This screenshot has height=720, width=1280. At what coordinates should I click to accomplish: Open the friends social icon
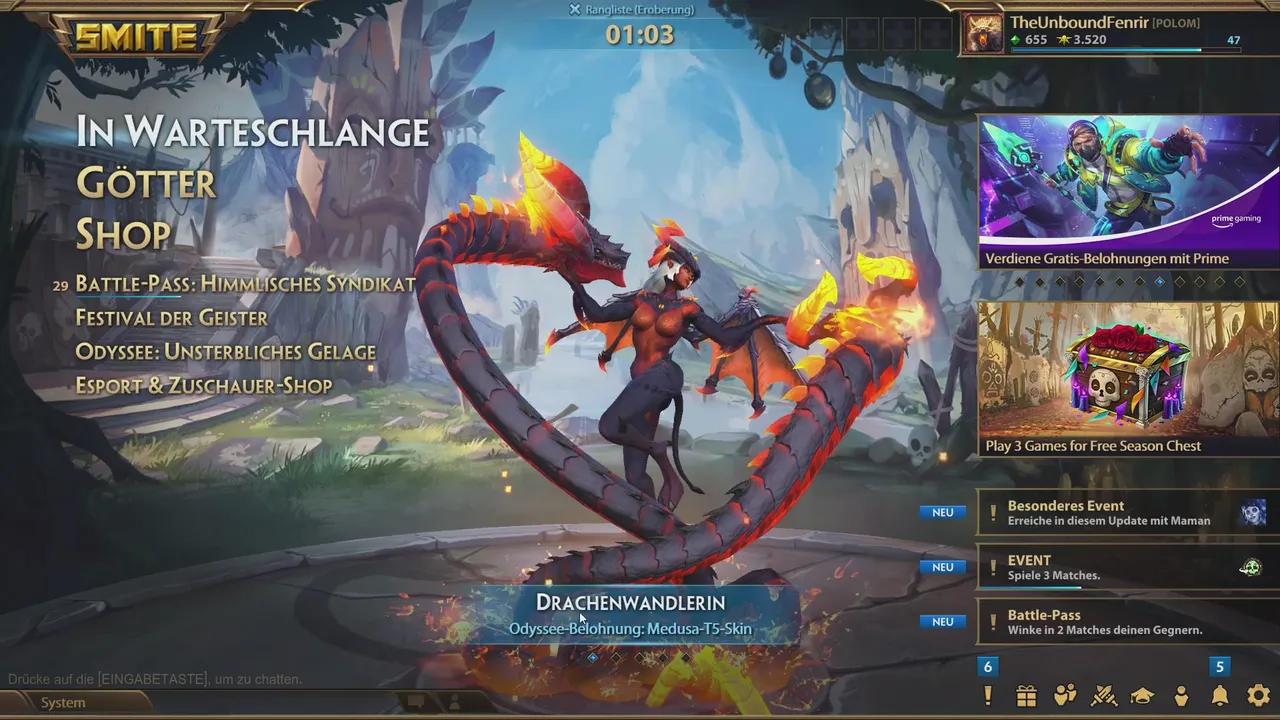(x=1066, y=695)
